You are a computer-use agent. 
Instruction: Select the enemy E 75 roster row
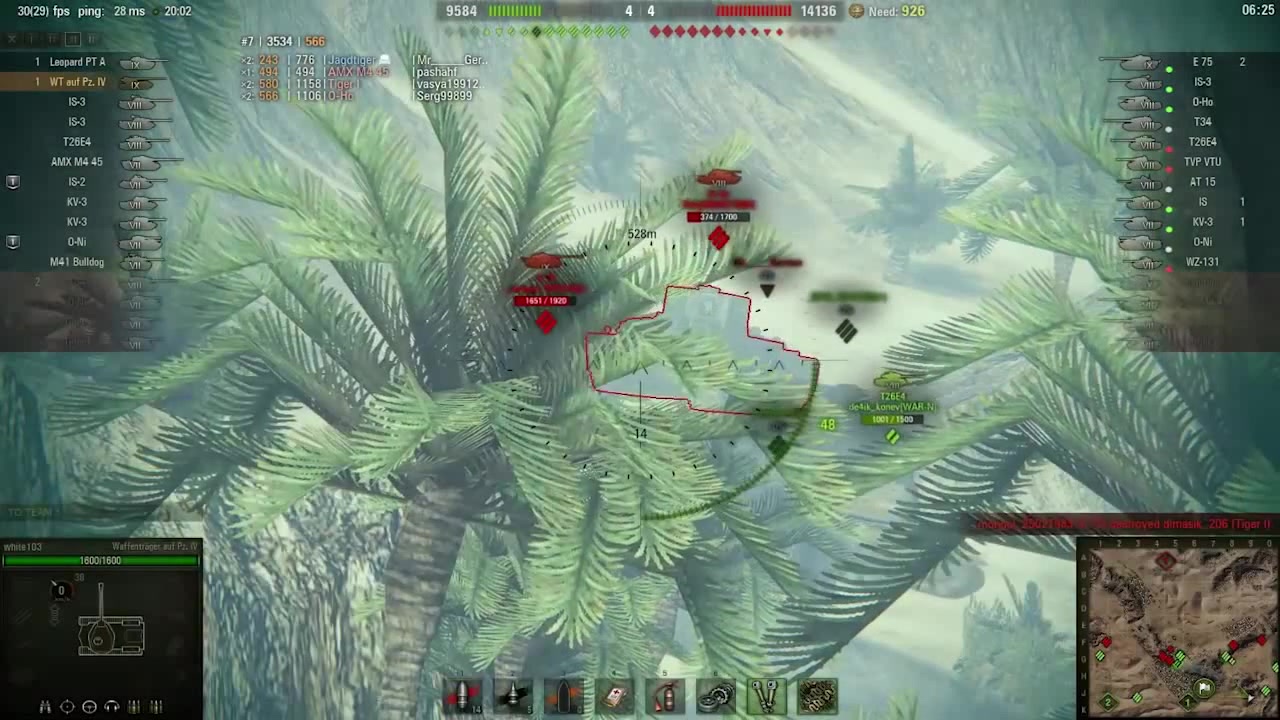click(1202, 62)
